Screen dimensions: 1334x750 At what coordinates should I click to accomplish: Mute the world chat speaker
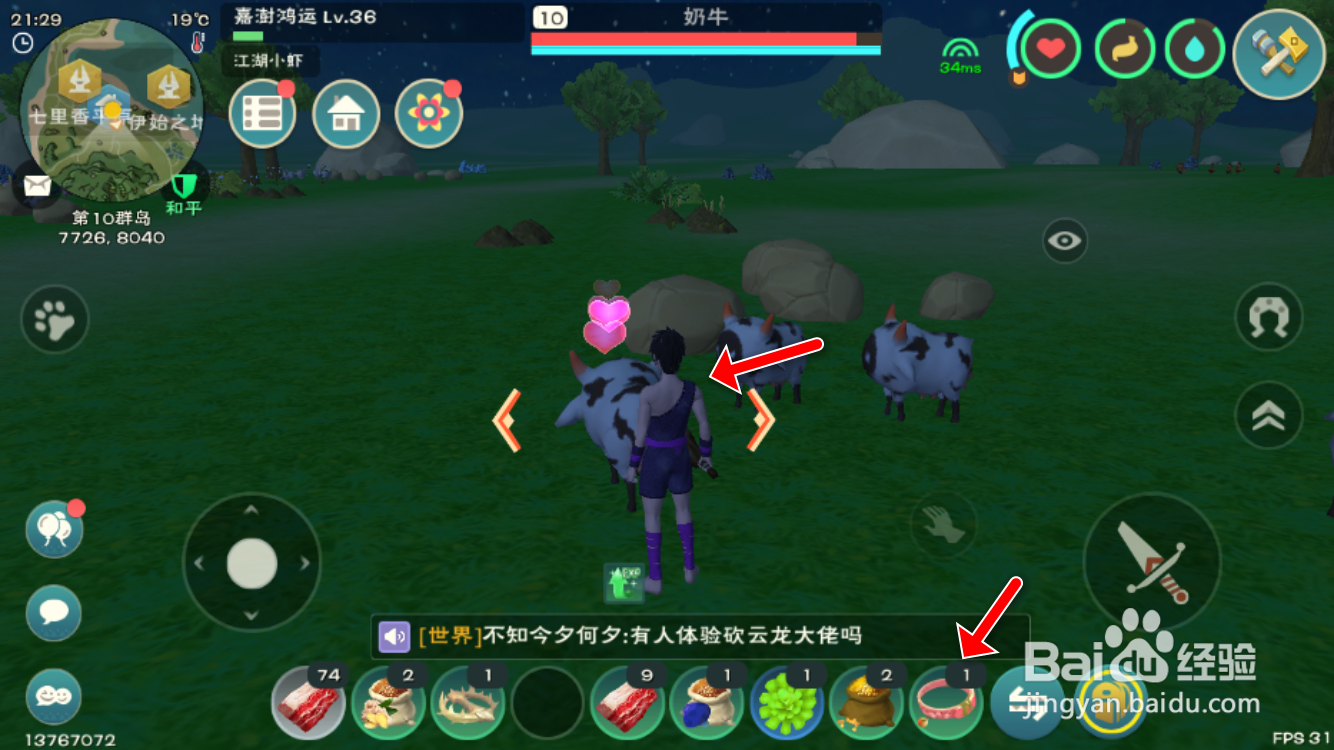coord(394,637)
